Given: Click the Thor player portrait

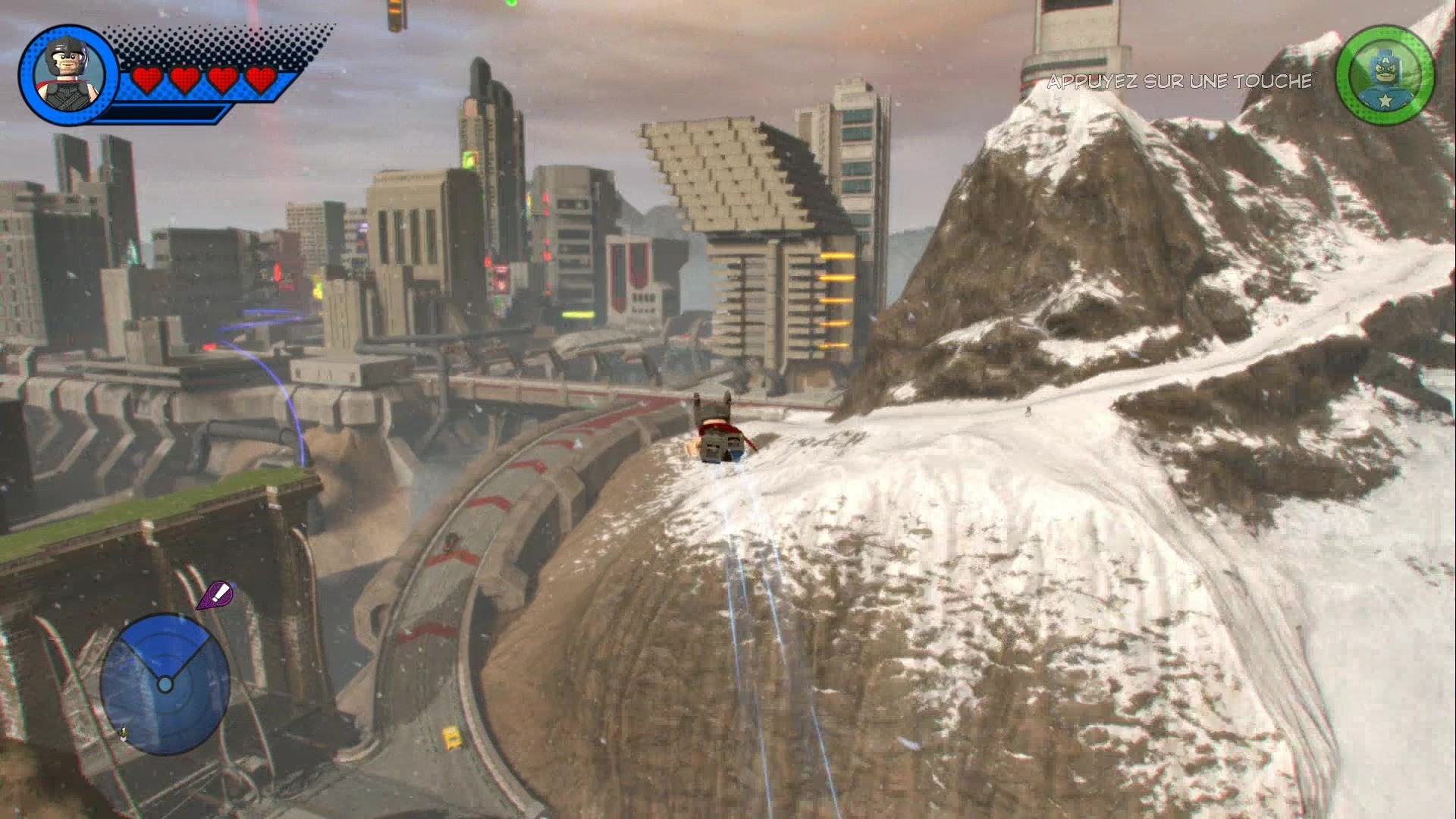Looking at the screenshot, I should click(67, 74).
